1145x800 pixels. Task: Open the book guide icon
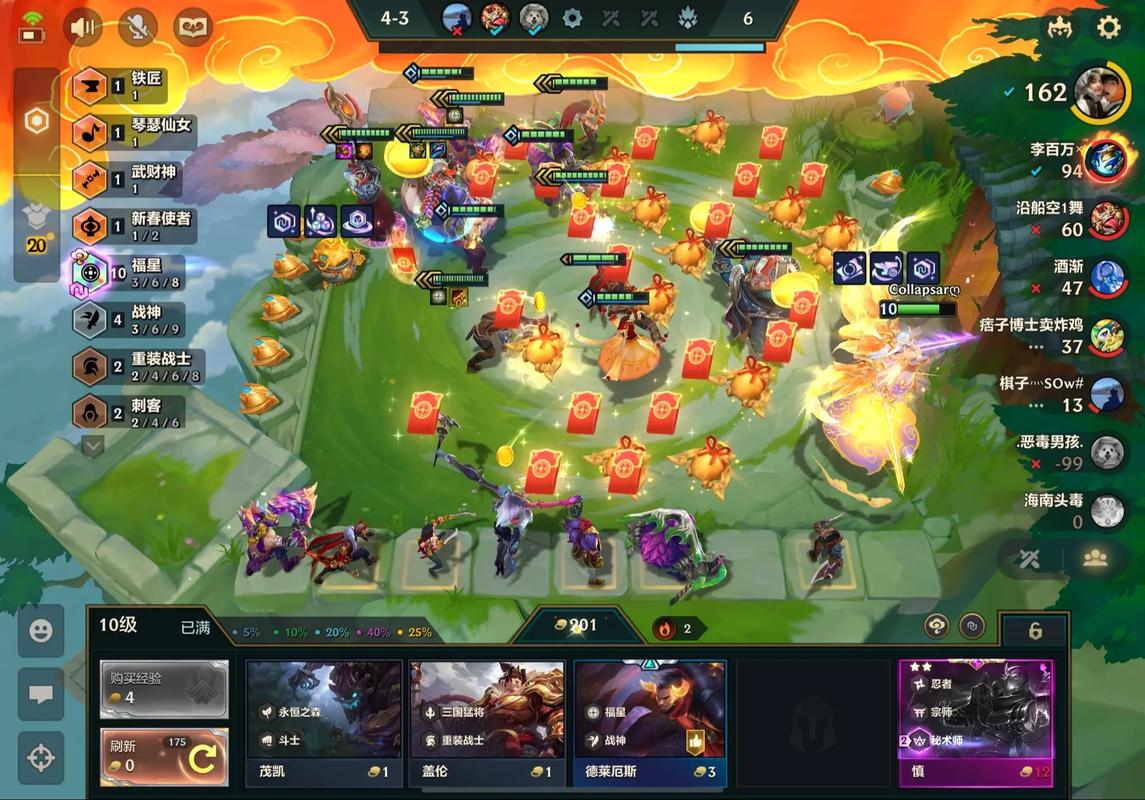[x=192, y=27]
